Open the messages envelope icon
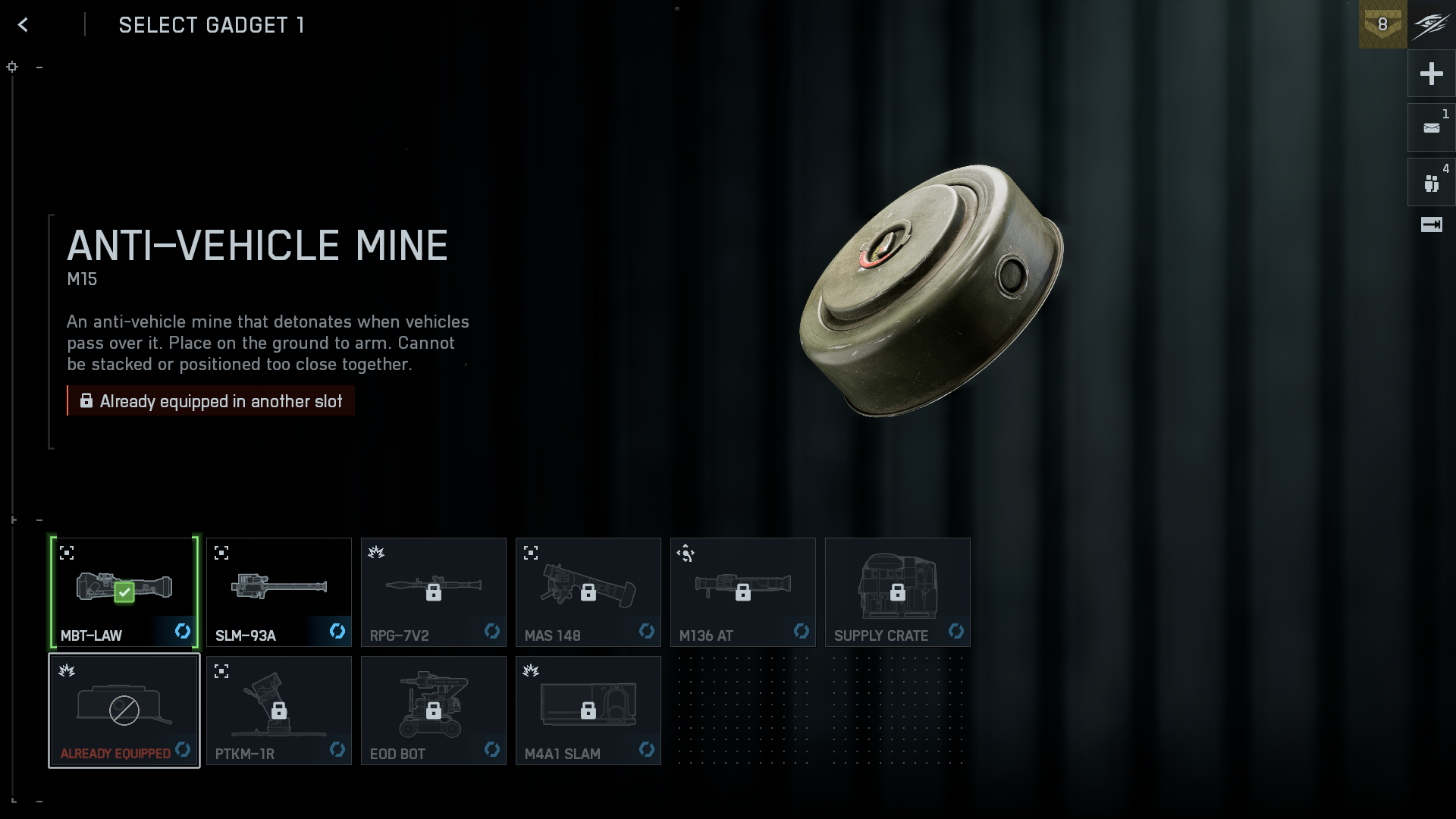 pos(1431,127)
